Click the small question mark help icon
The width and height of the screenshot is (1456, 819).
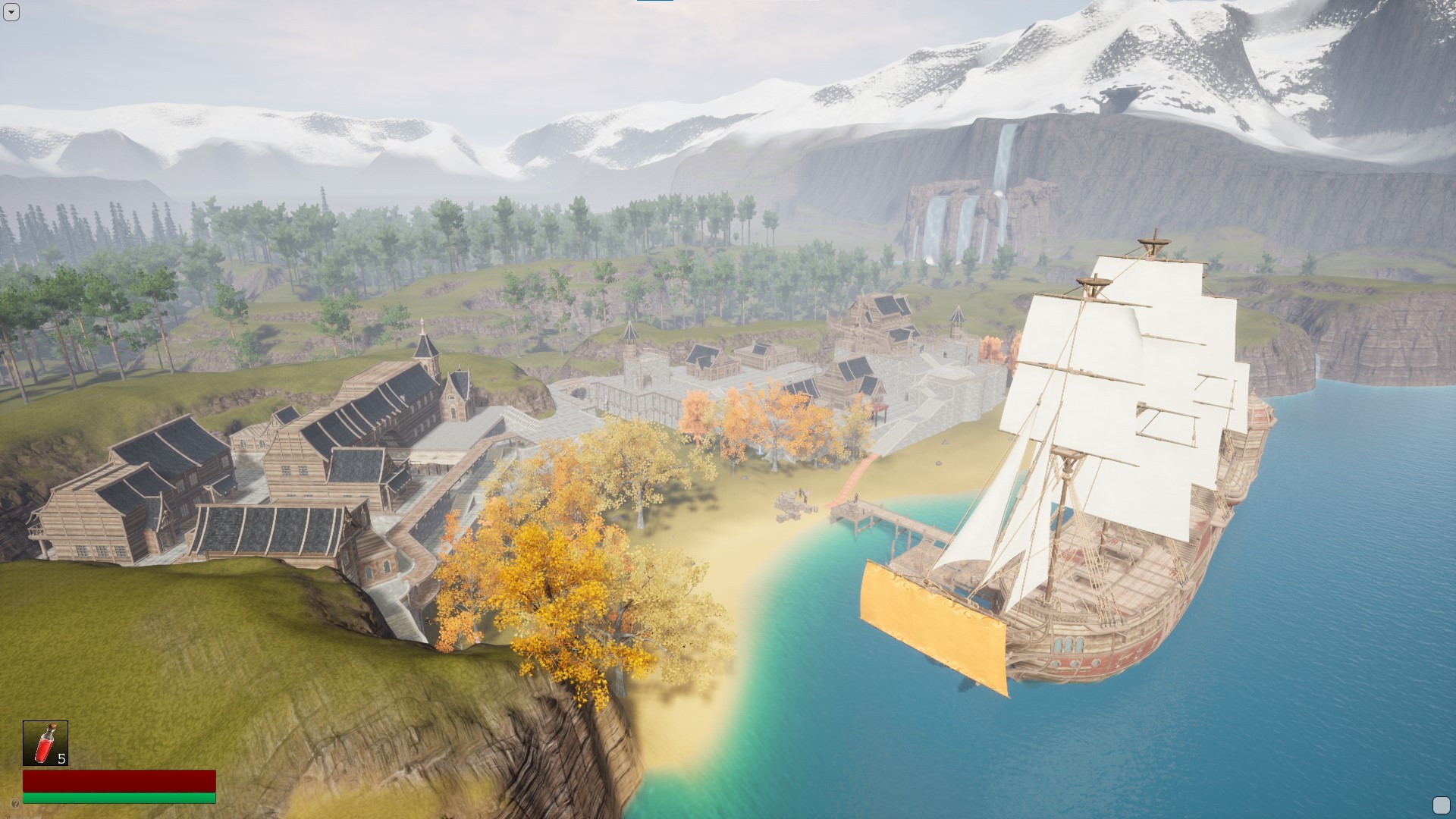[15, 803]
